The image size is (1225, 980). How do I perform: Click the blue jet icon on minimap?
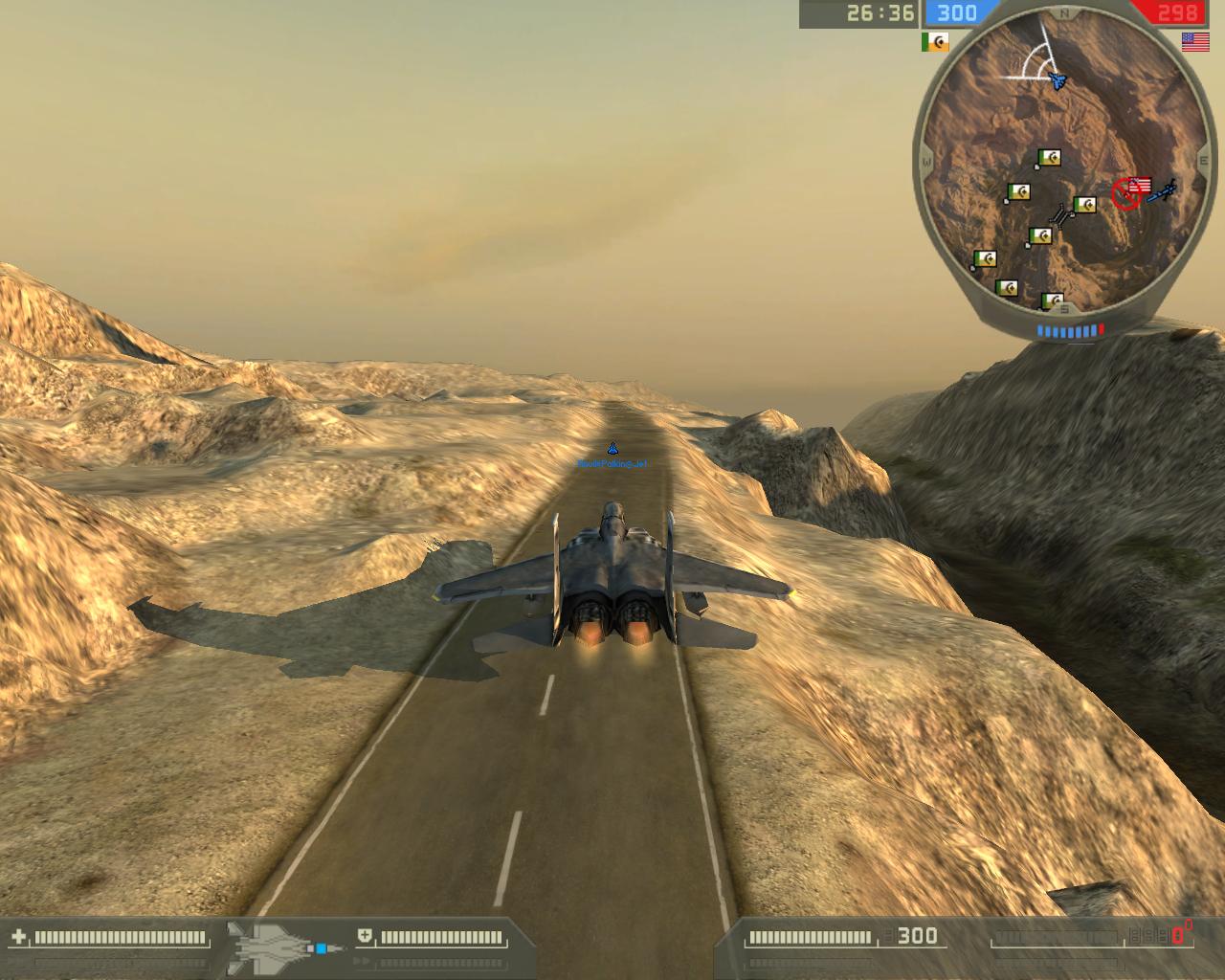(1058, 80)
